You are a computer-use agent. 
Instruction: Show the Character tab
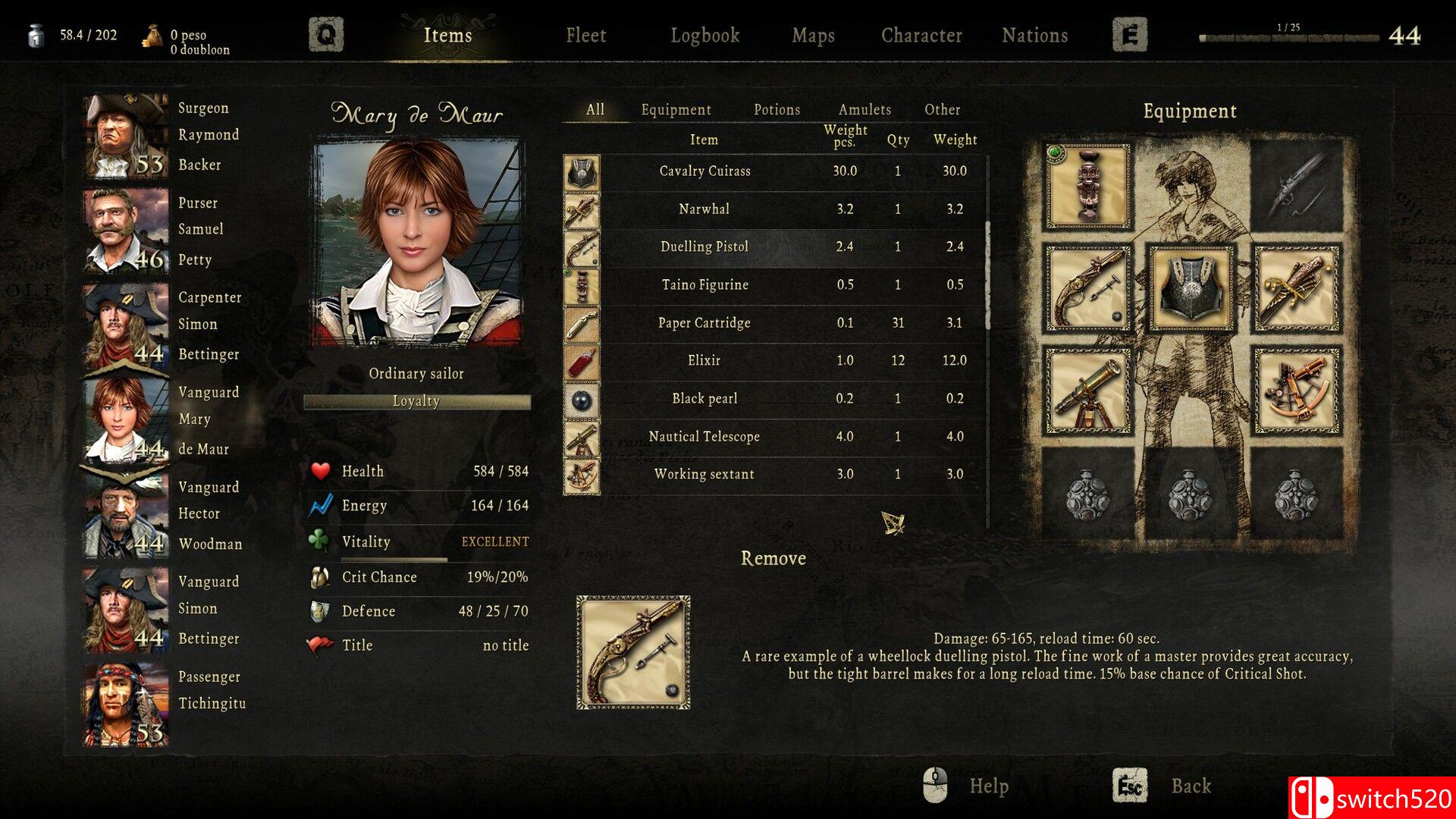[921, 36]
